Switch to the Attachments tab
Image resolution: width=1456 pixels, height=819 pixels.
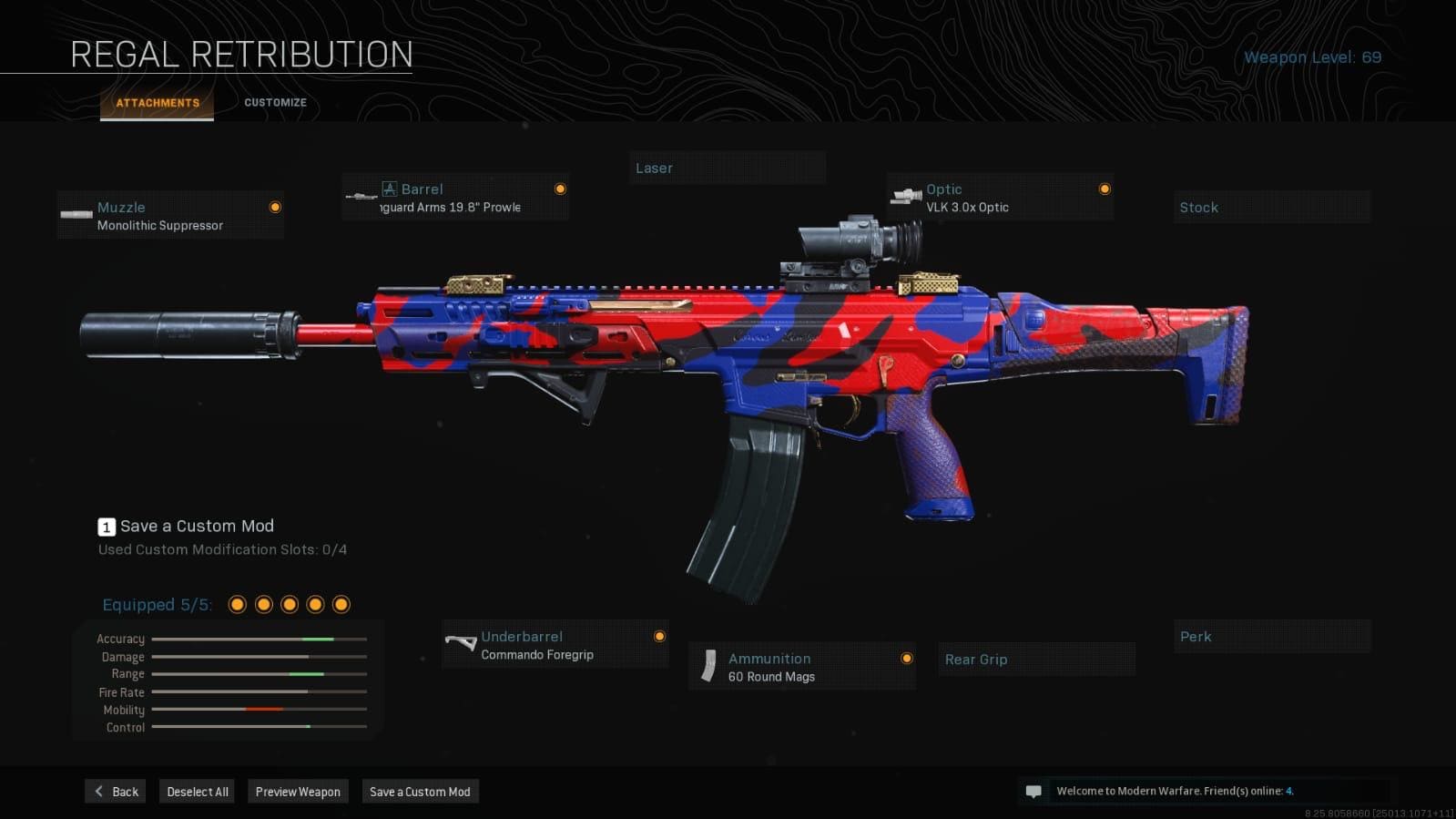tap(158, 103)
